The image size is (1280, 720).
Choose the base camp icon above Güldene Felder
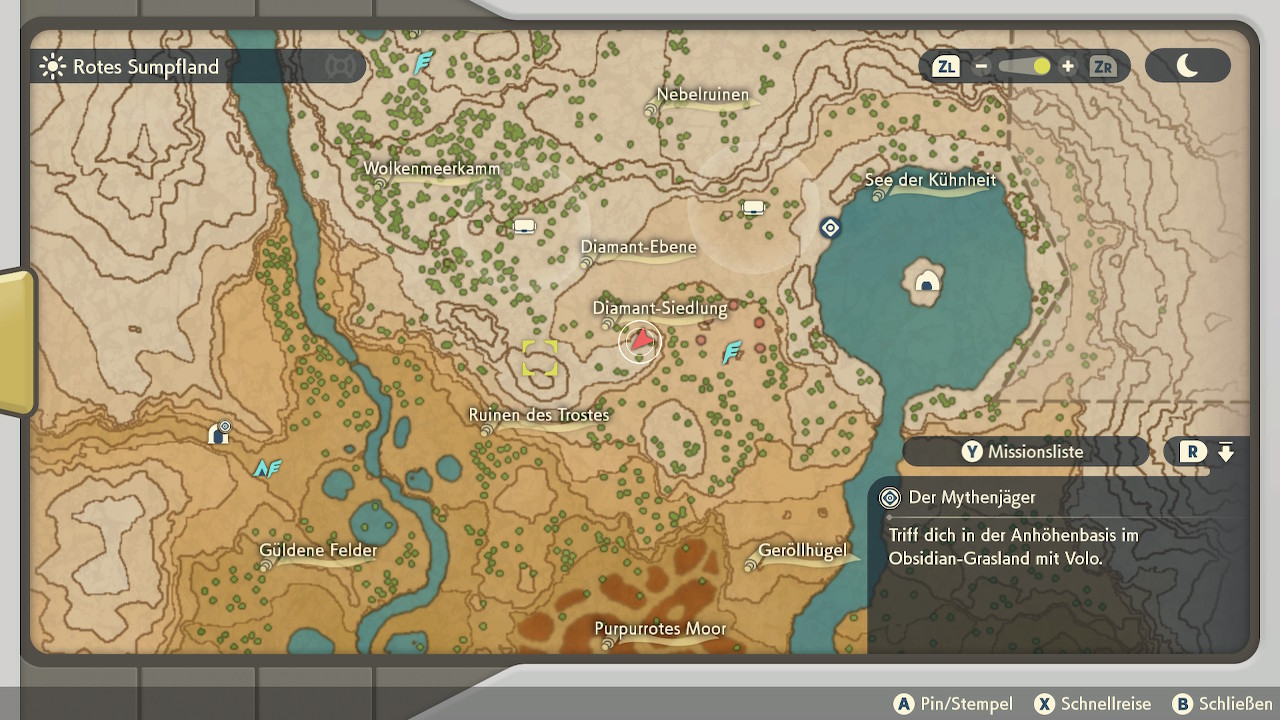(x=219, y=432)
